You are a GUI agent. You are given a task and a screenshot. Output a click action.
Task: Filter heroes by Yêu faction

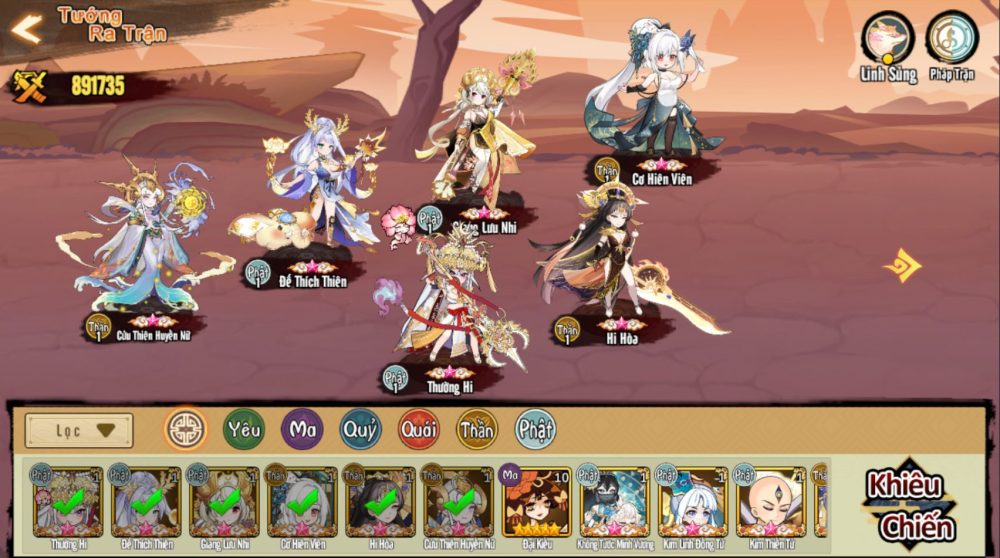(244, 429)
